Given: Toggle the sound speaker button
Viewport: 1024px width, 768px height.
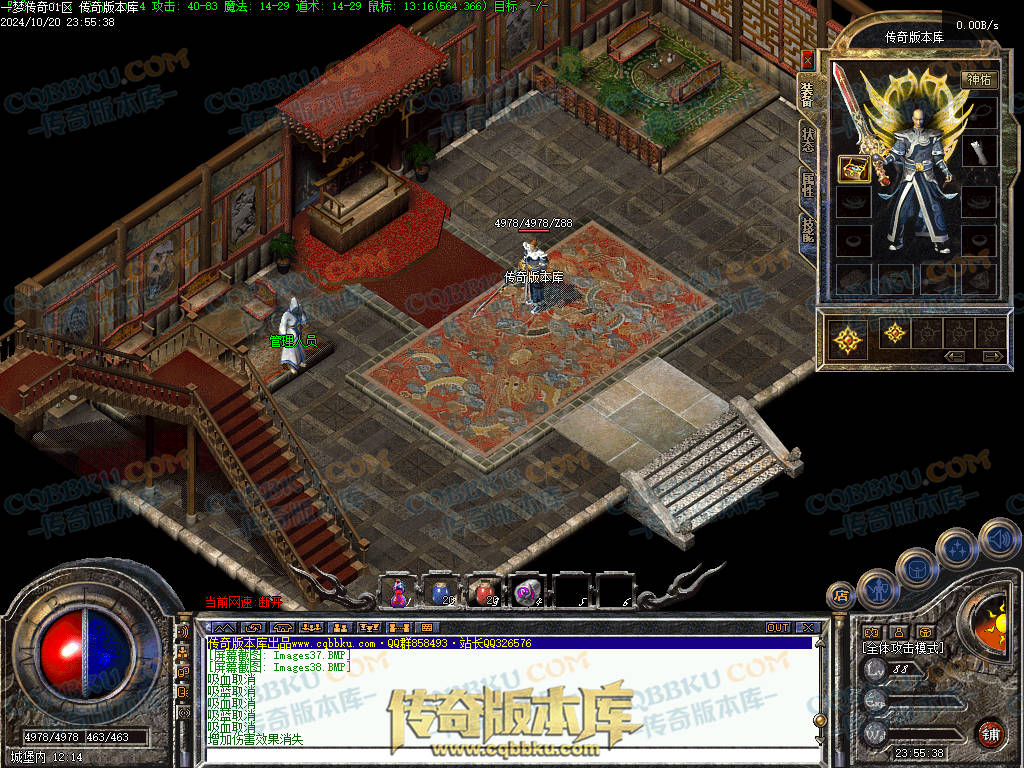Looking at the screenshot, I should tap(997, 538).
